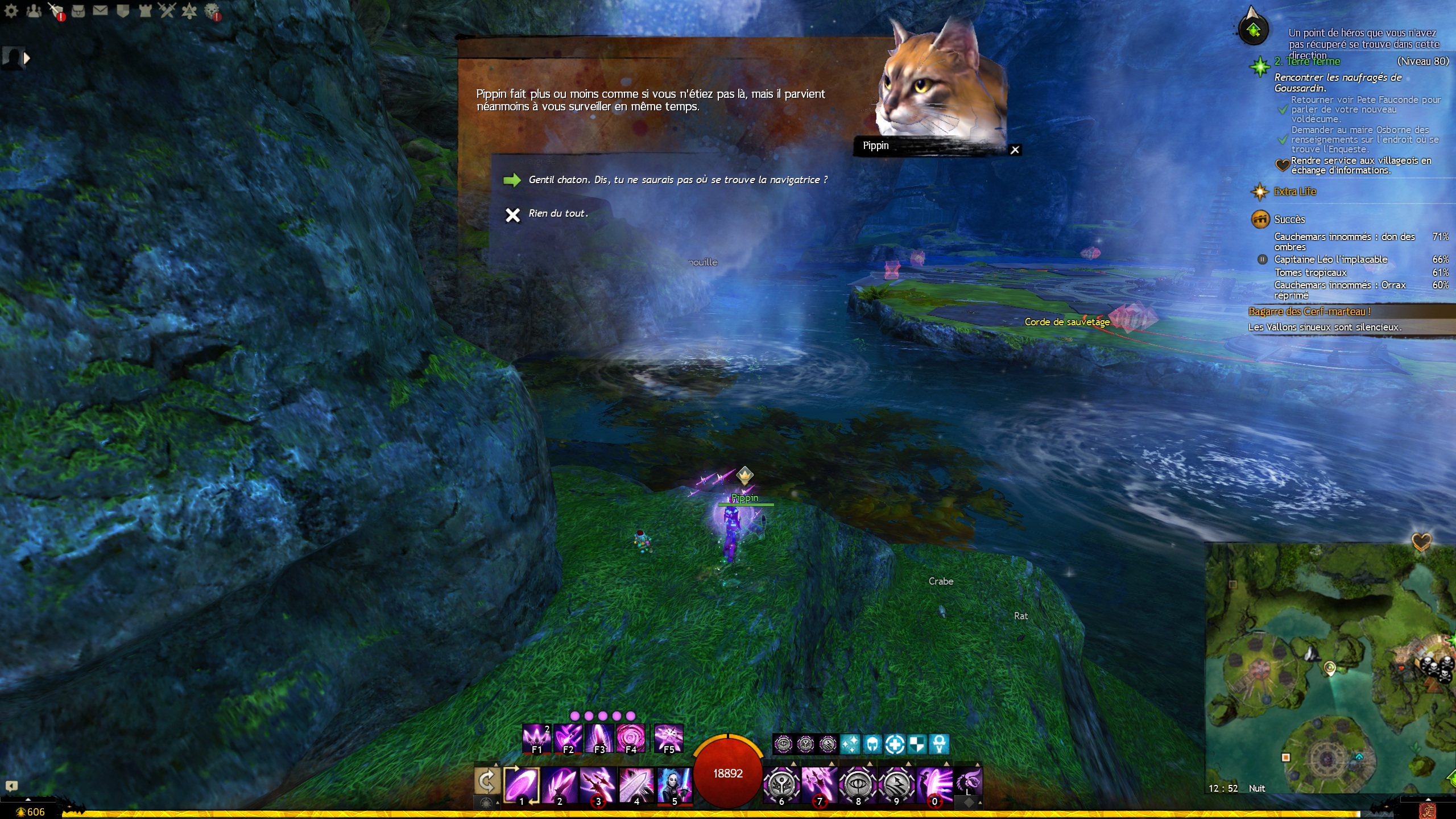Trigger the F4 pink swirl shatter skill

point(631,738)
